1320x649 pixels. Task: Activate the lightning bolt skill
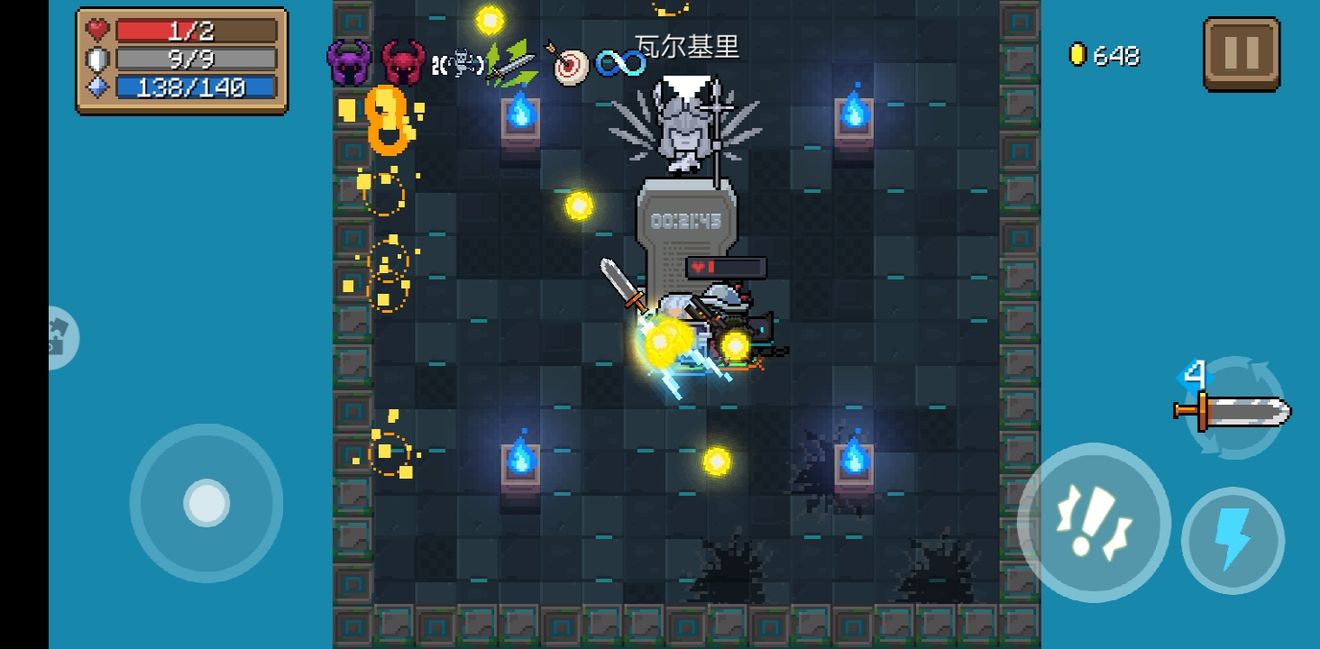click(1232, 540)
